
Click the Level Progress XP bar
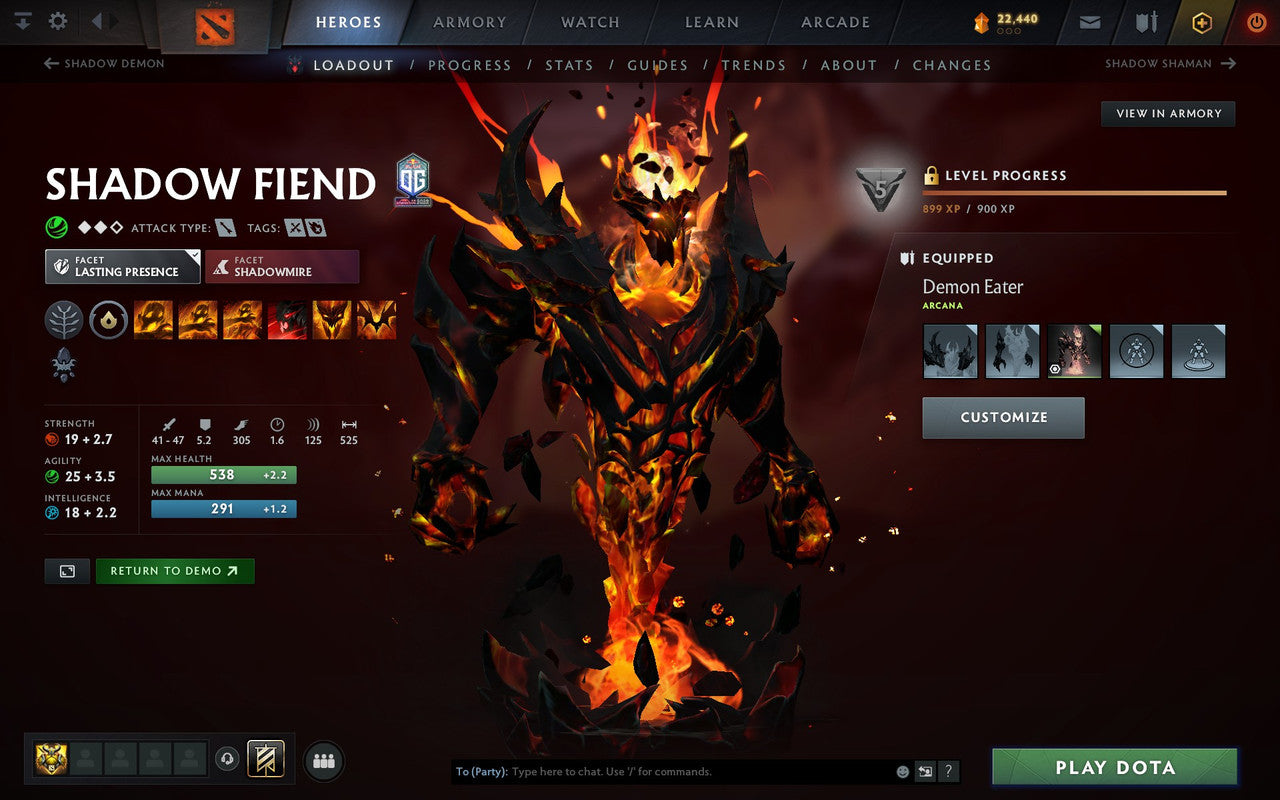coord(1075,191)
